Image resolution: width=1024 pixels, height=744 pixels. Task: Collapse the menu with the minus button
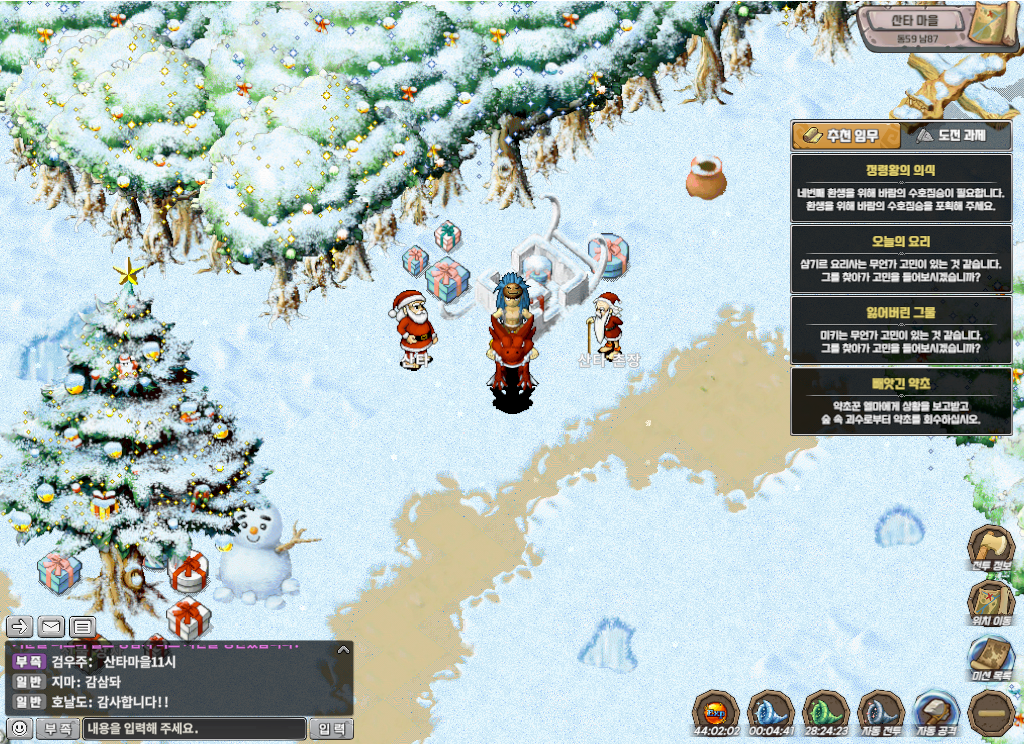991,712
